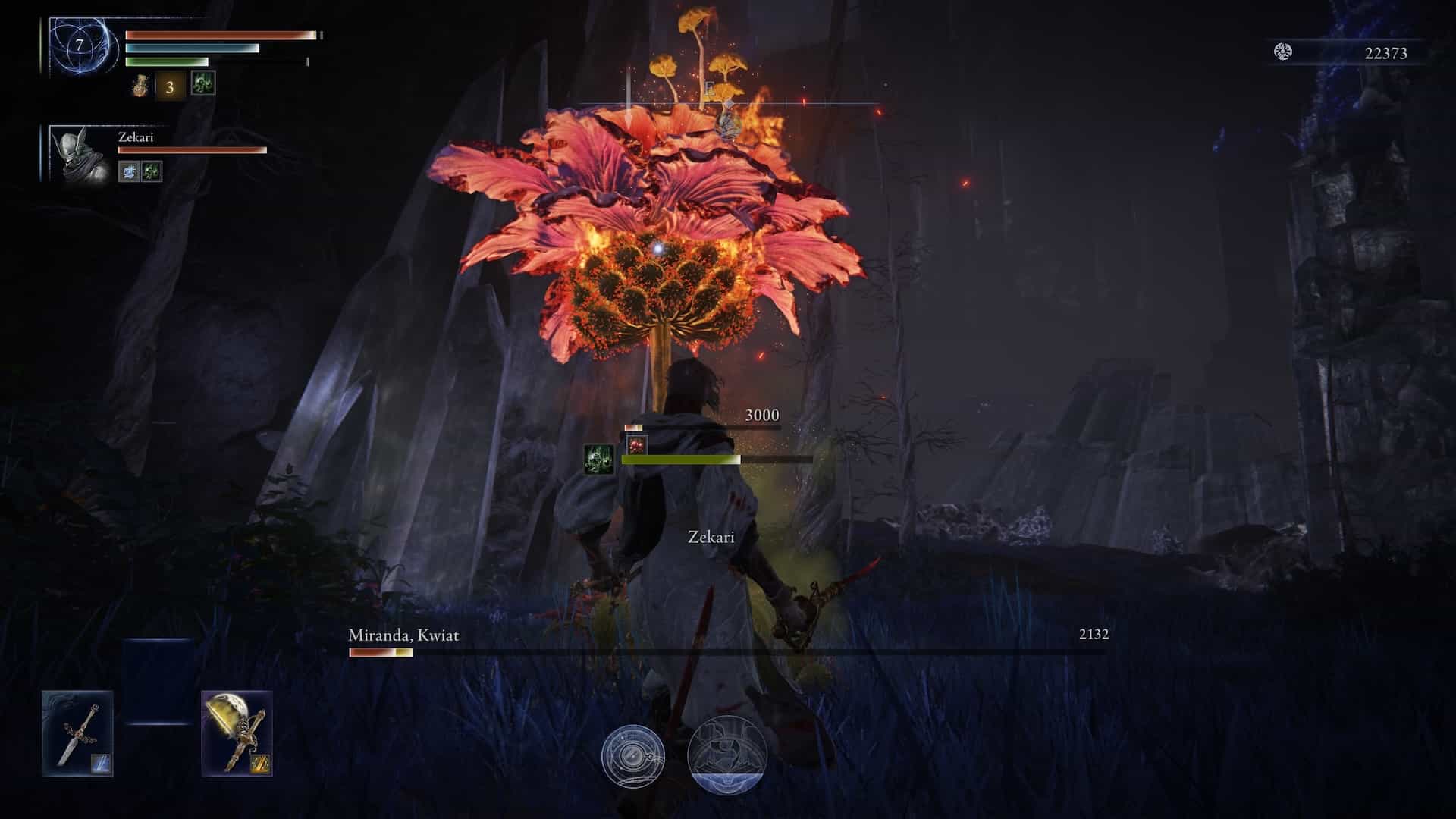1456x819 pixels.
Task: Click the player level 7 emblem
Action: [79, 46]
